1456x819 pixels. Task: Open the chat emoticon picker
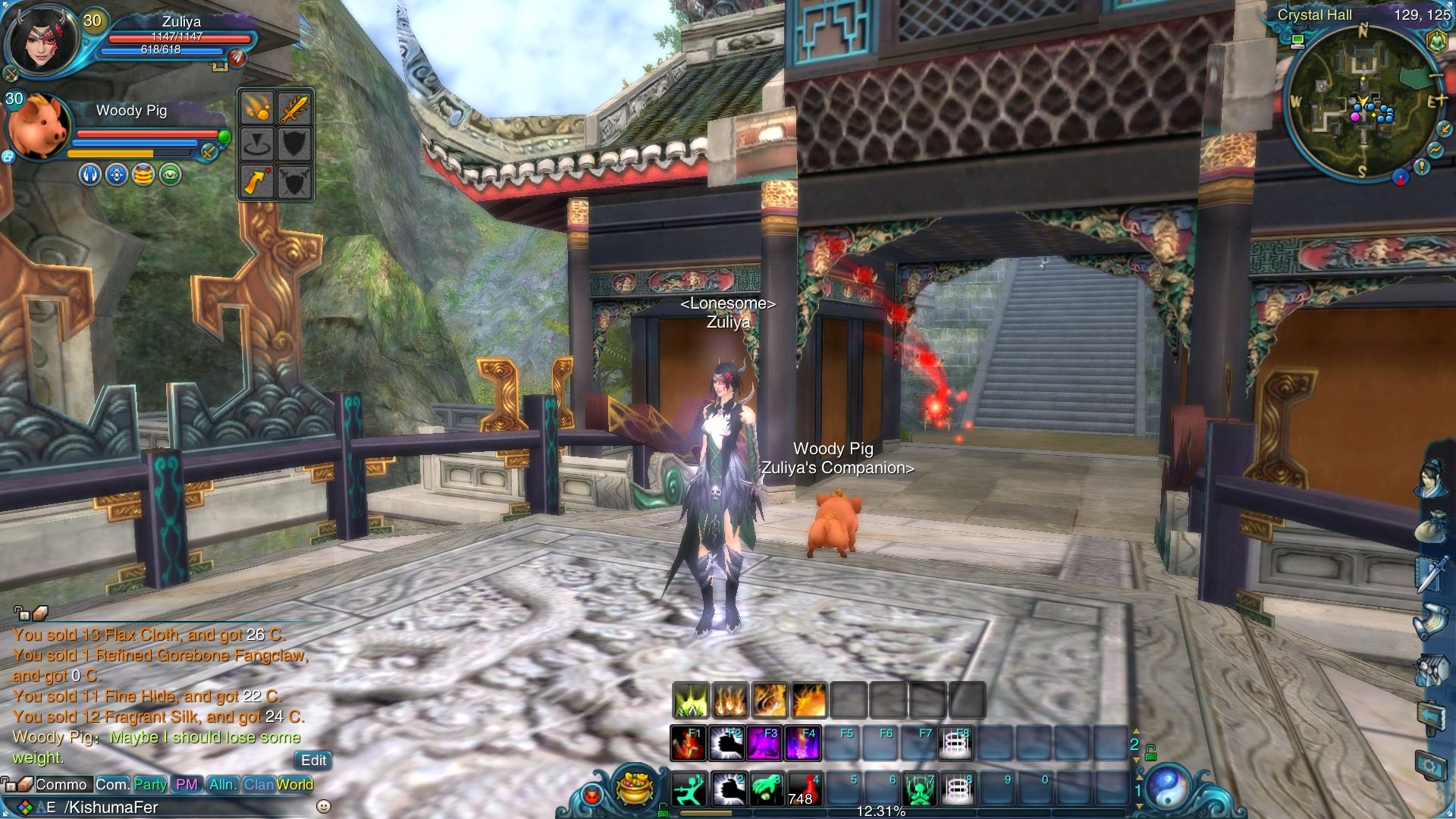[323, 807]
